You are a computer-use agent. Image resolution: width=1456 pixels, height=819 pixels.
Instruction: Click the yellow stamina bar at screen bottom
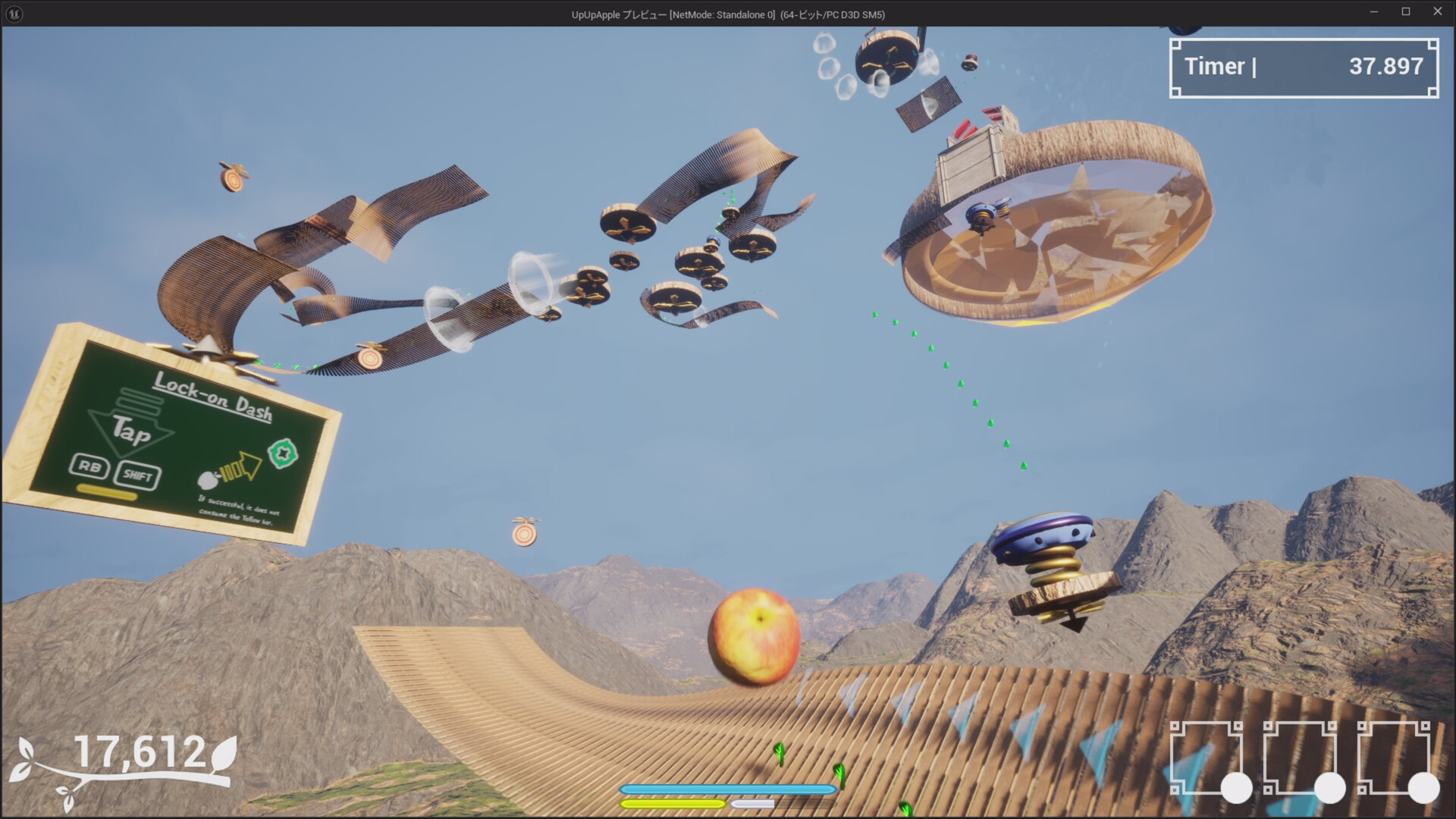(x=672, y=802)
